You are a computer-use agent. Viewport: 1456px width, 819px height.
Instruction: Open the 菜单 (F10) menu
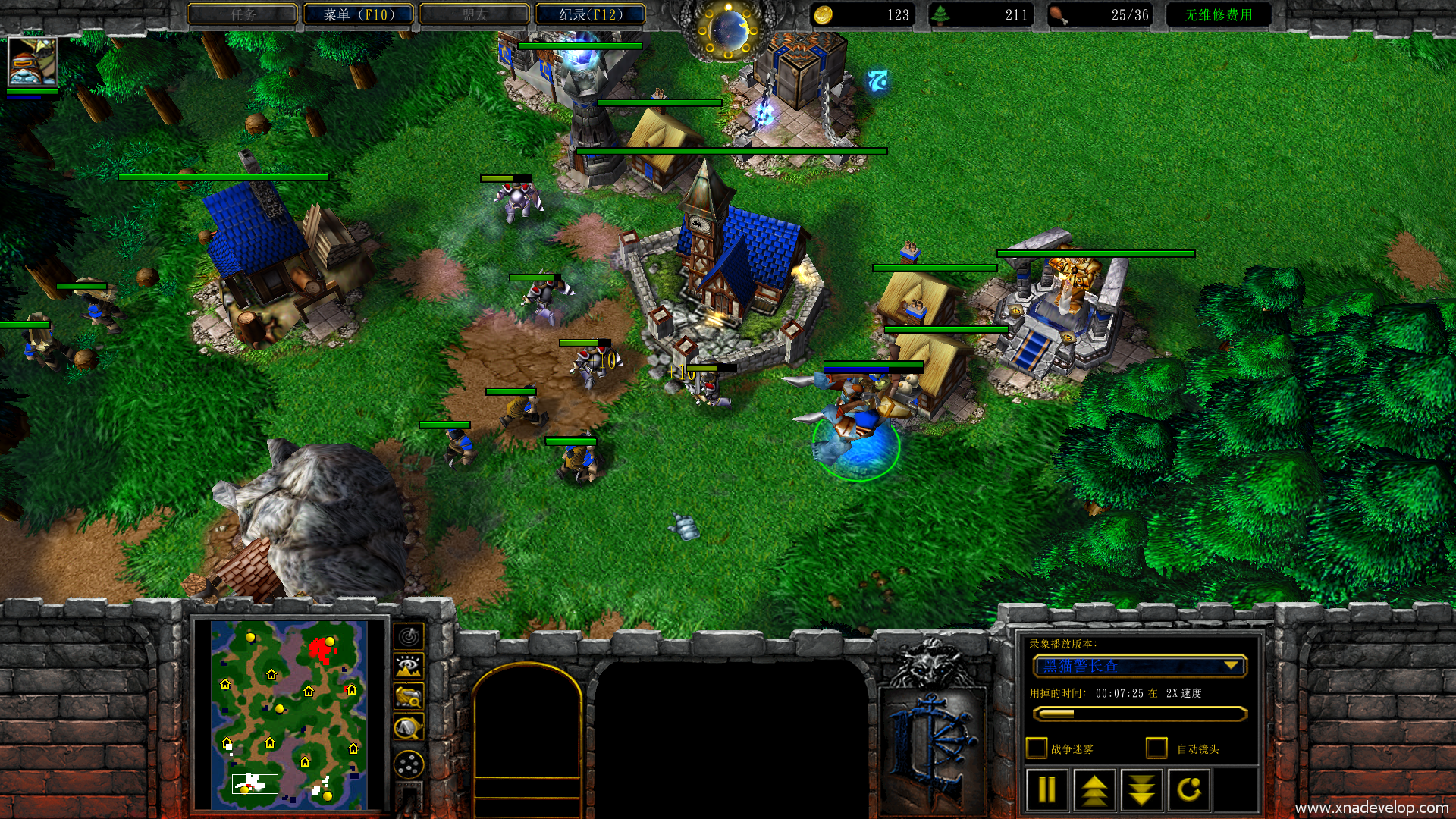pos(359,14)
